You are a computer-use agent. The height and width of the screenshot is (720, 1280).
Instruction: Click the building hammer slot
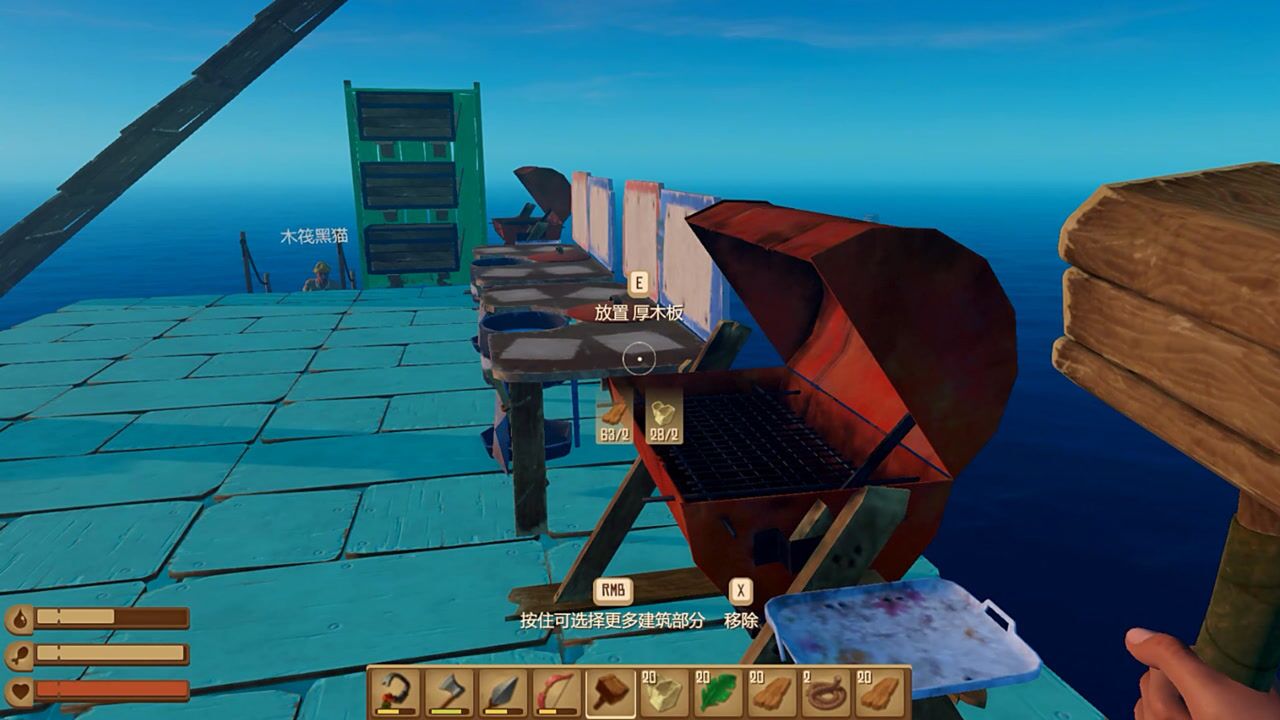(611, 692)
